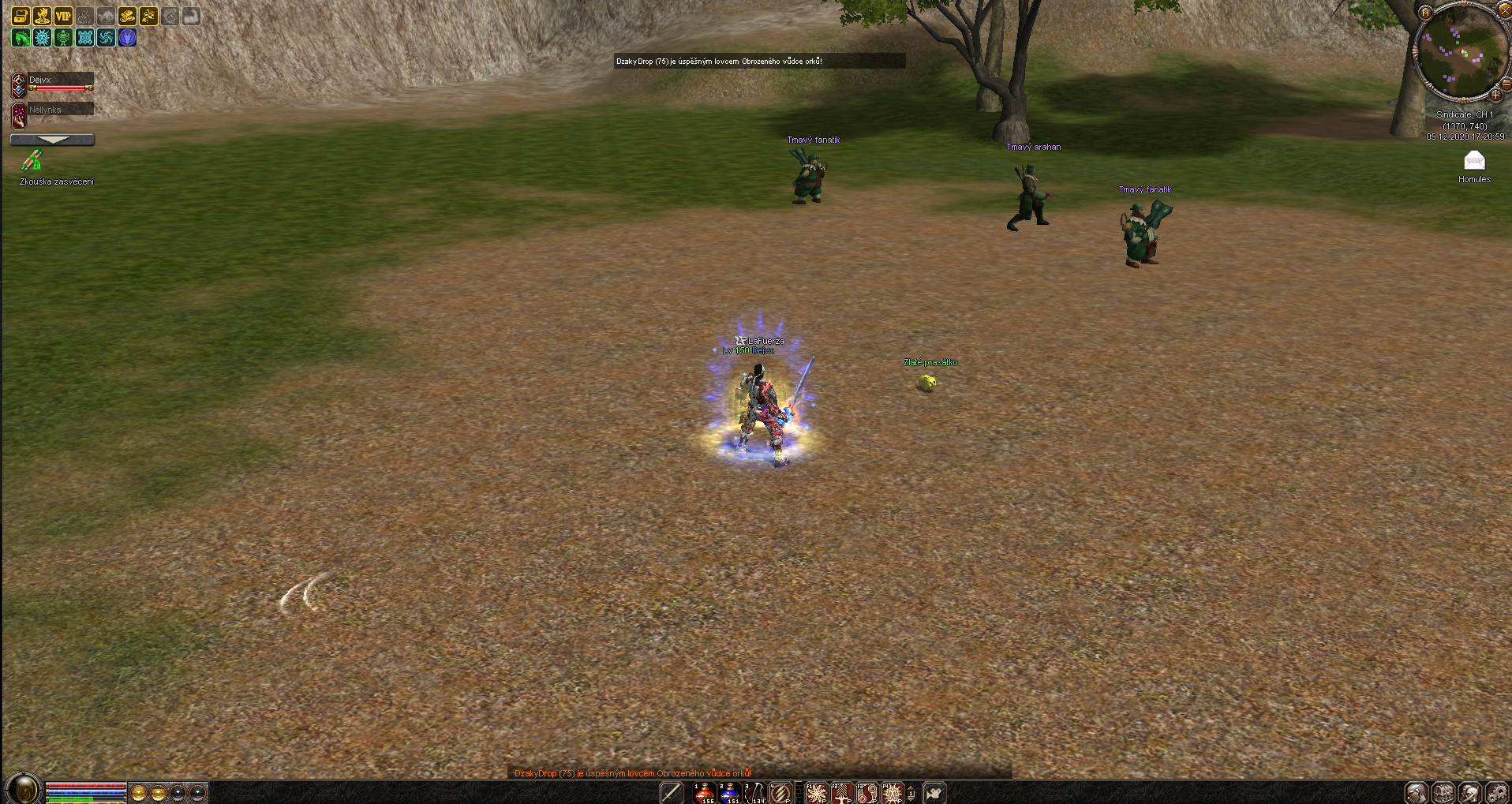Select the purple goat head buff icon

click(127, 38)
